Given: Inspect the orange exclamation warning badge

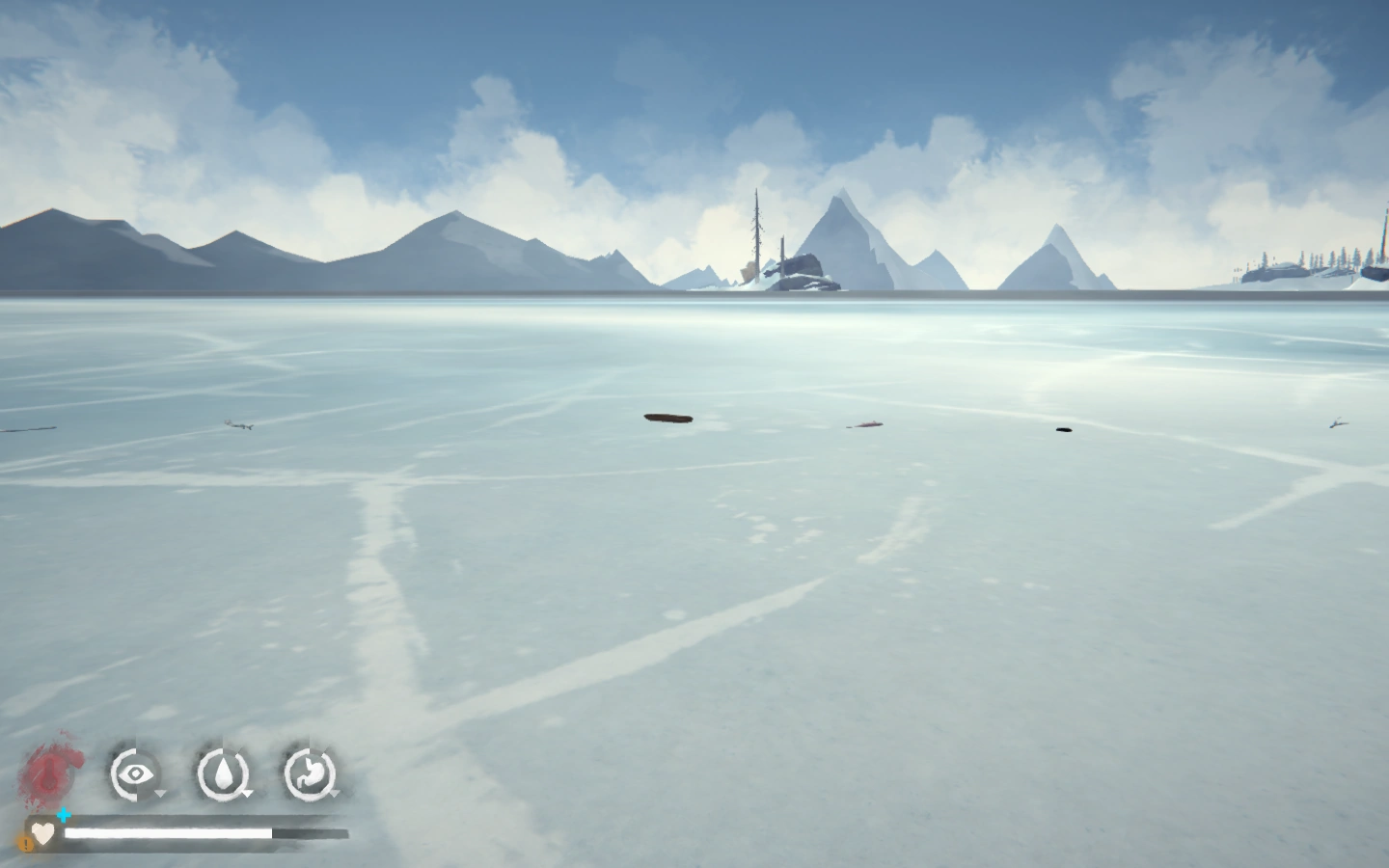Looking at the screenshot, I should pyautogui.click(x=25, y=843).
